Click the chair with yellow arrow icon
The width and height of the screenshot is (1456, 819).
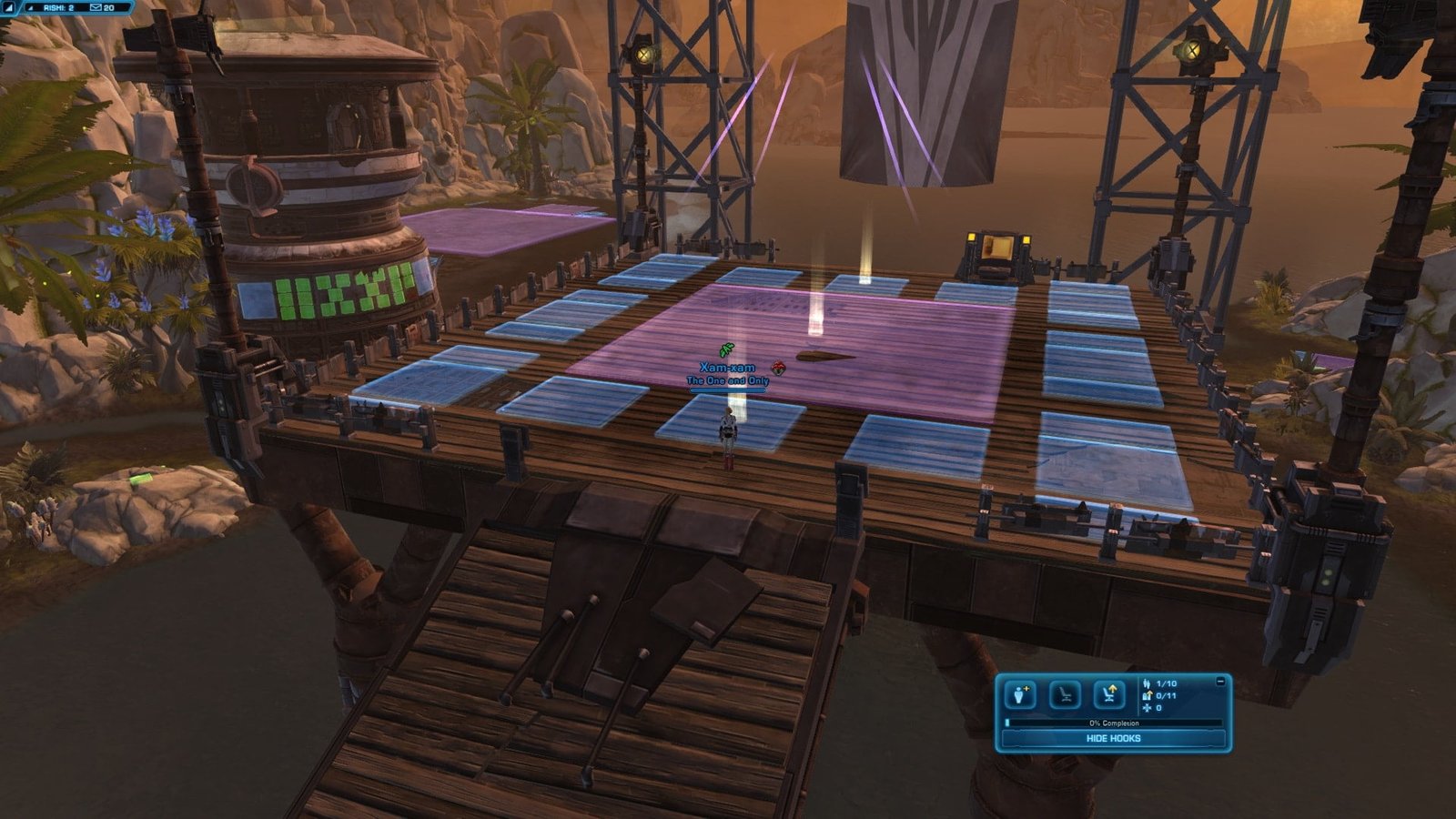[1108, 696]
